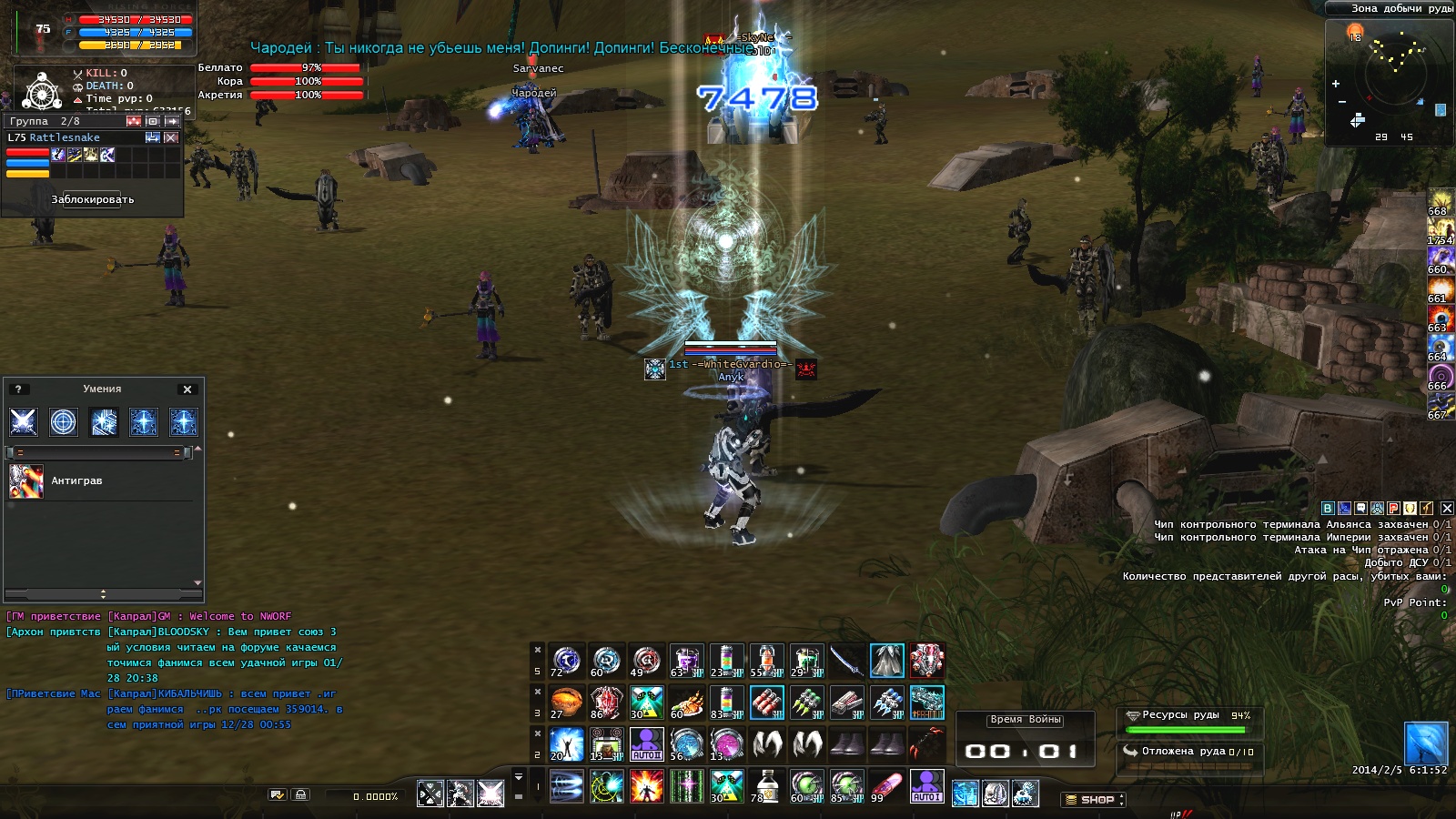Activate the AUTO I hotbar slot
The image size is (1456, 819).
926,786
